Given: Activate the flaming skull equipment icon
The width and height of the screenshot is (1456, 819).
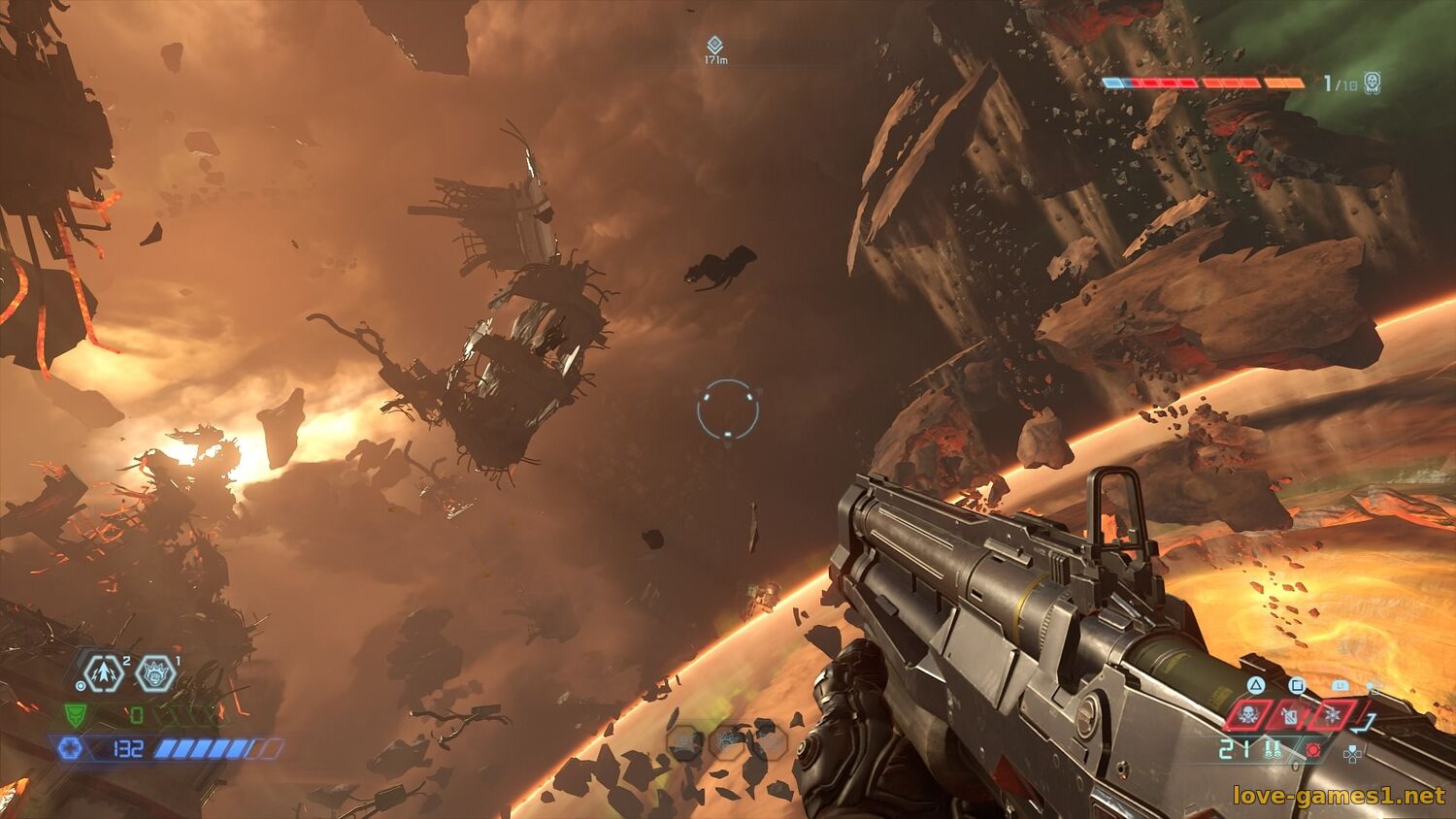Looking at the screenshot, I should point(1248,716).
